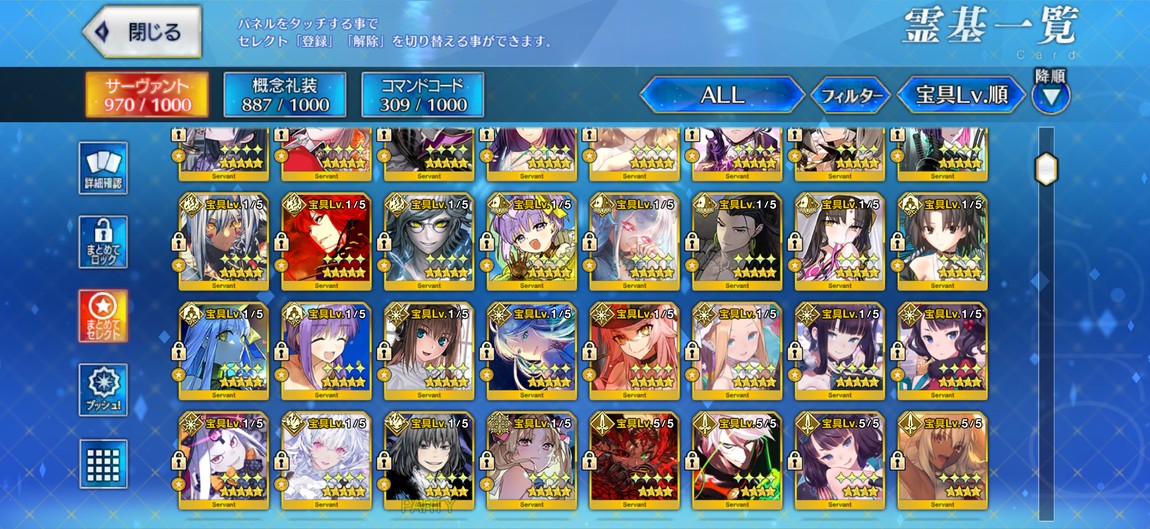Change the 宝具Lv.順 sort order

tap(961, 95)
